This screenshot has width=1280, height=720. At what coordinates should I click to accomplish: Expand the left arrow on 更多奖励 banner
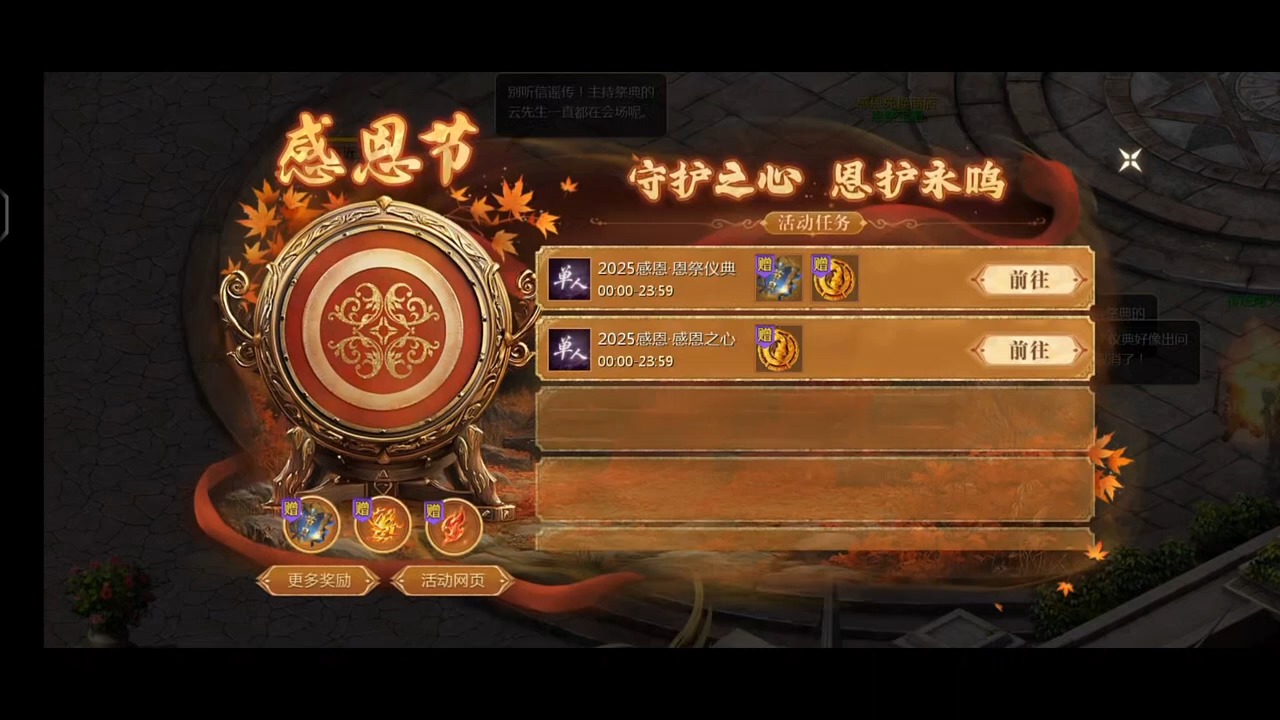(267, 580)
